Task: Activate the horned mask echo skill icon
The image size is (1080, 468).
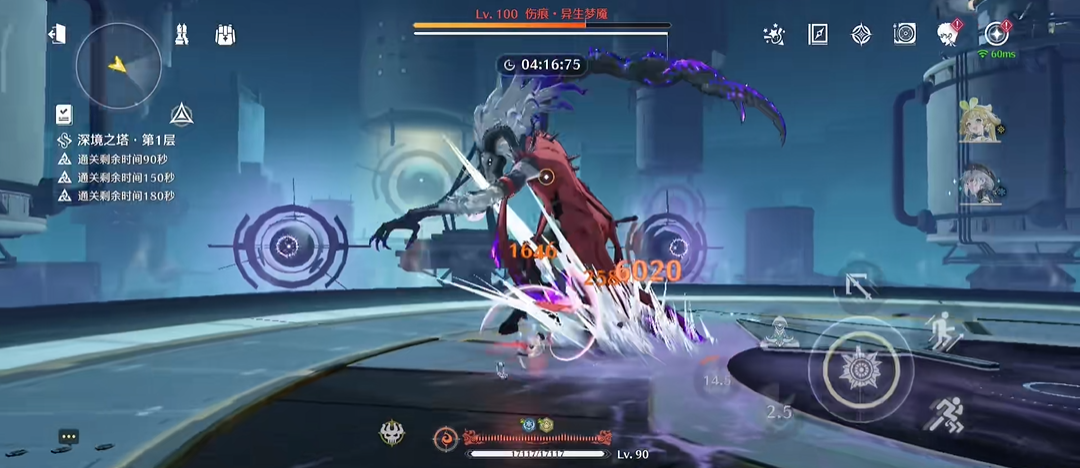Action: tap(392, 434)
